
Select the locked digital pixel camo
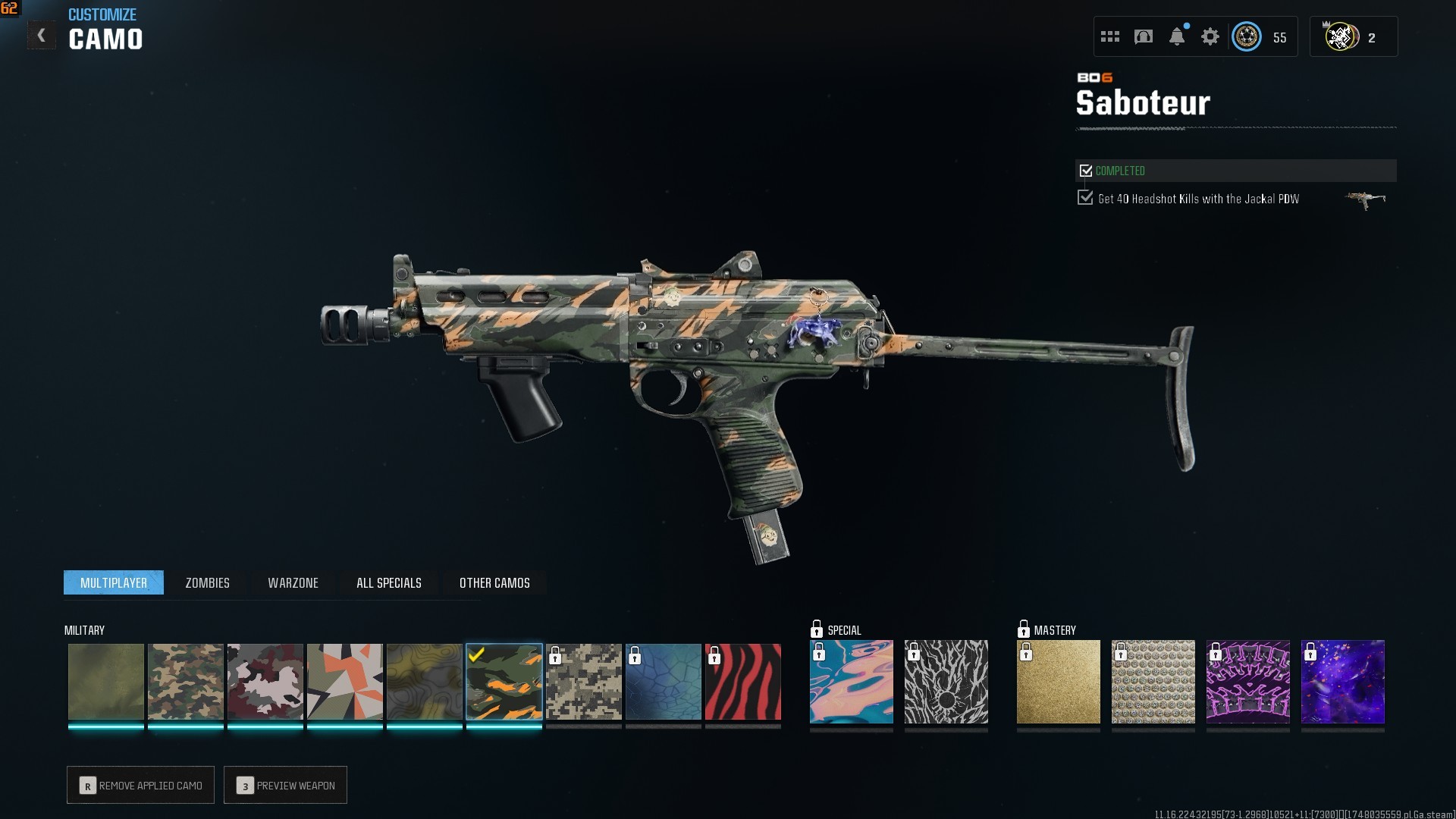tap(584, 682)
